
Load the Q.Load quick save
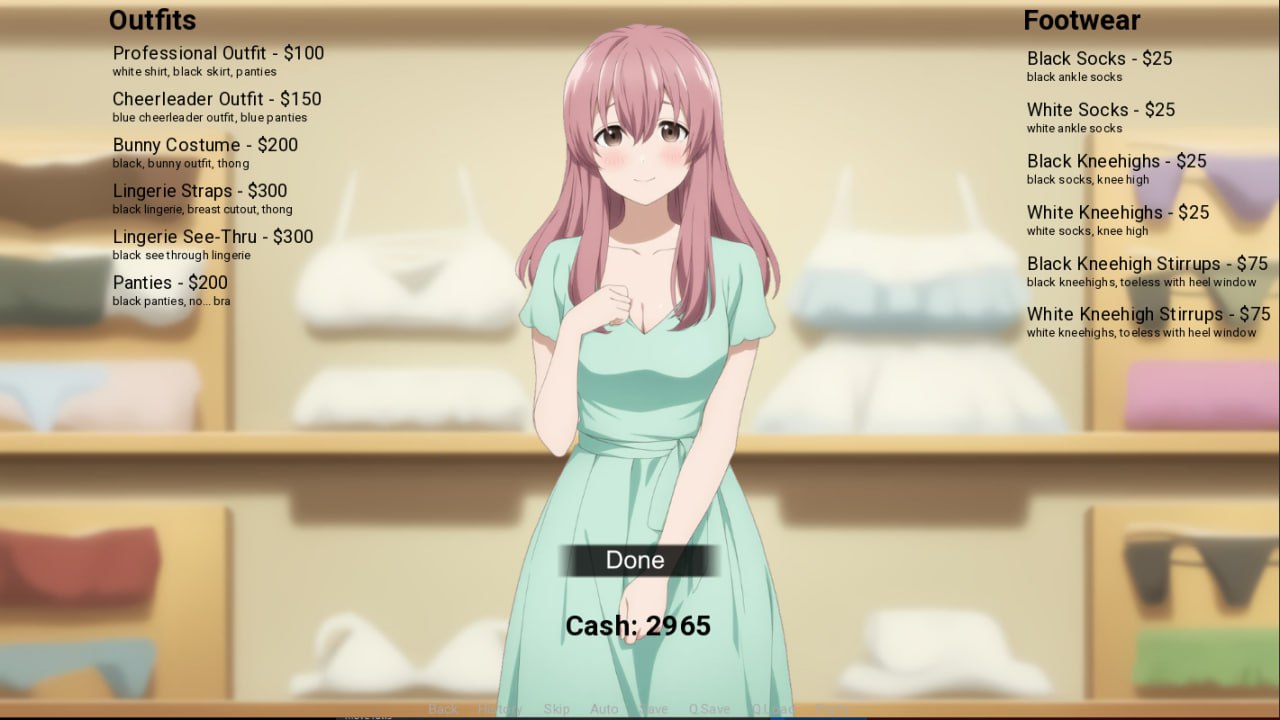pos(770,708)
